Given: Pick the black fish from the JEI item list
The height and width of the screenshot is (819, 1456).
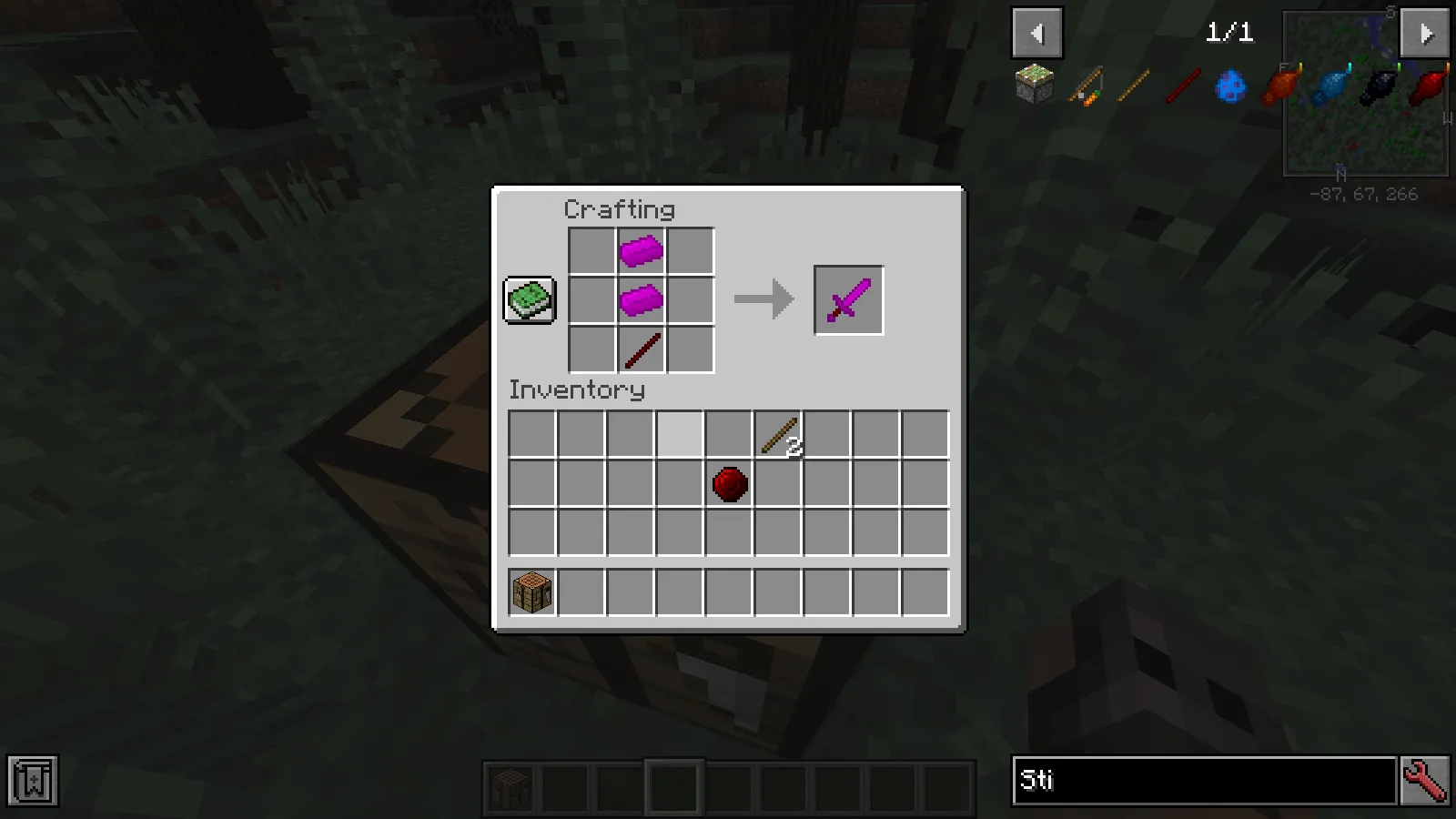Looking at the screenshot, I should point(1377,85).
